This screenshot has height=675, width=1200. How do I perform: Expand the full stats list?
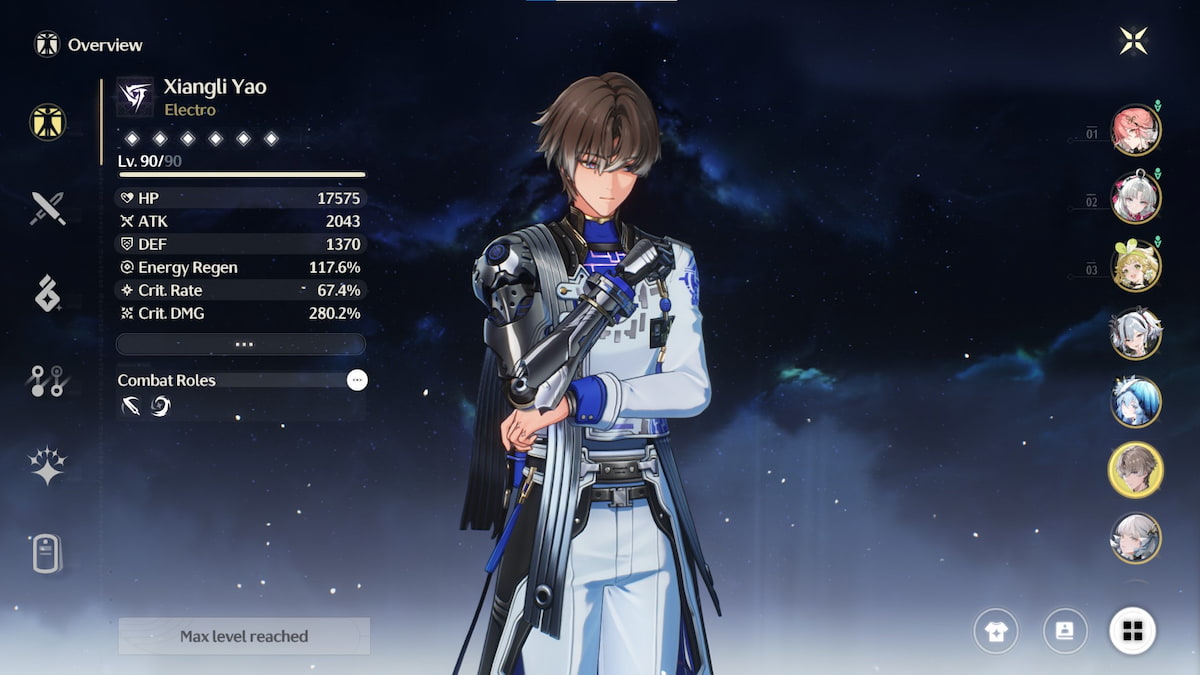click(241, 344)
